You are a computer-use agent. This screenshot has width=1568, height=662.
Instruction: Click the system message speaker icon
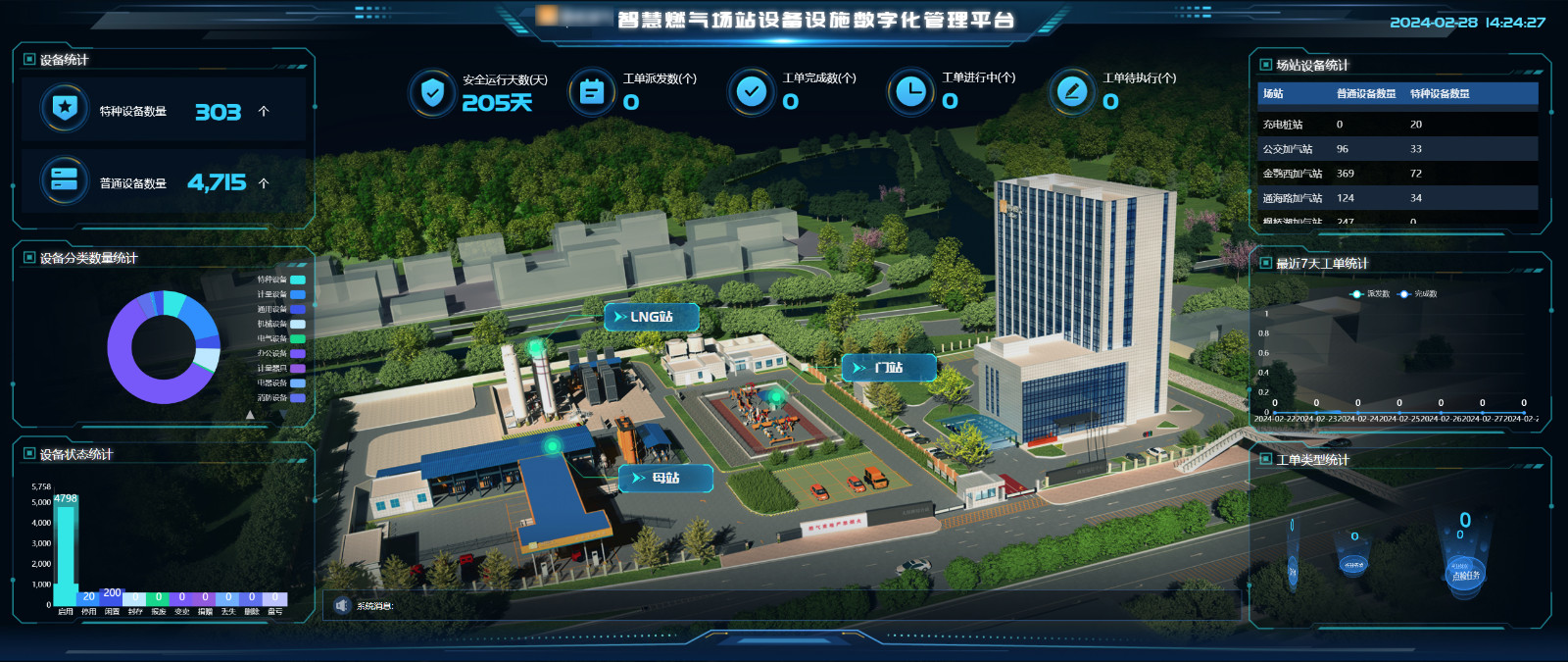point(341,606)
